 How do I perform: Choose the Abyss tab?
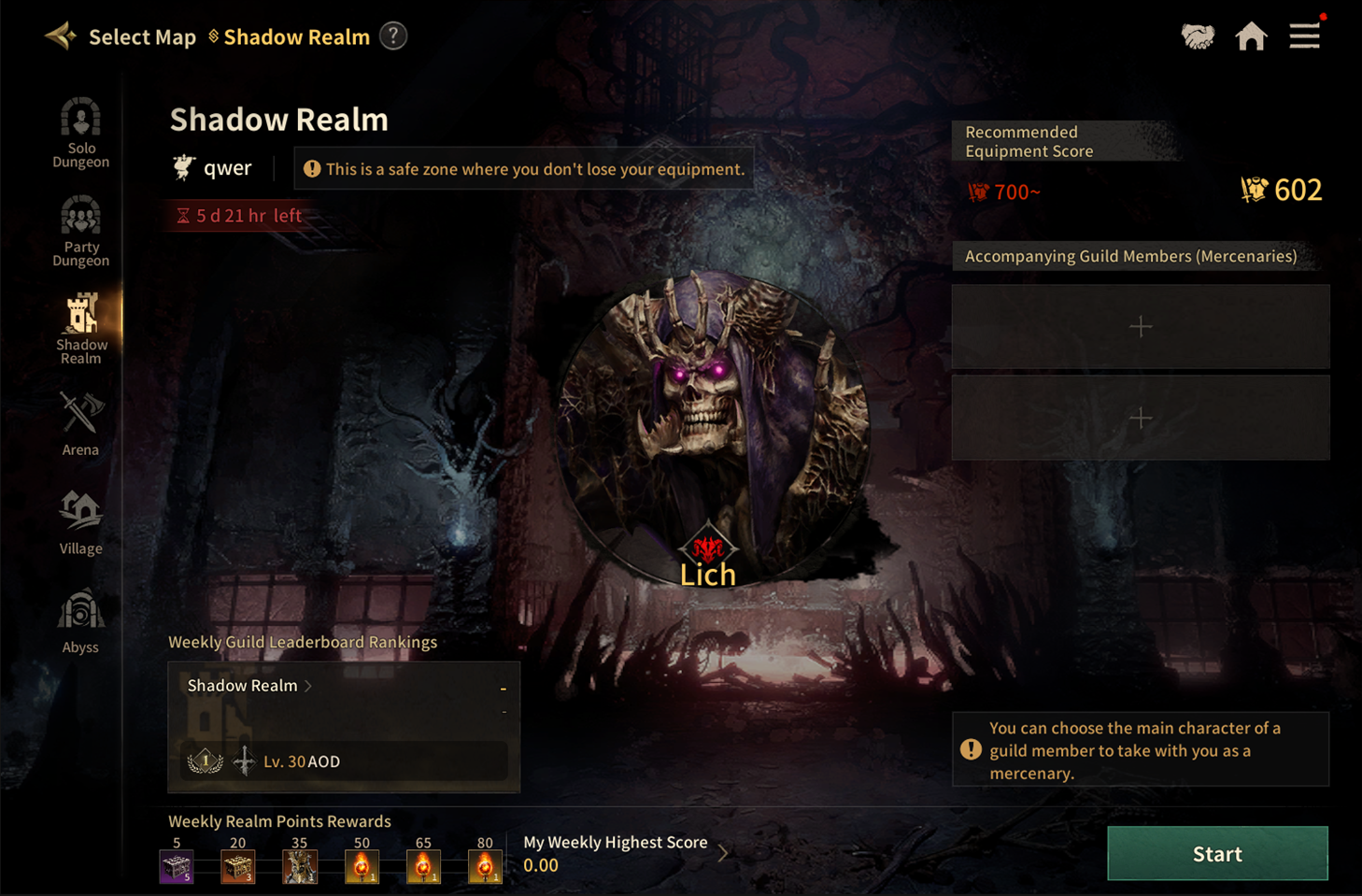[80, 621]
